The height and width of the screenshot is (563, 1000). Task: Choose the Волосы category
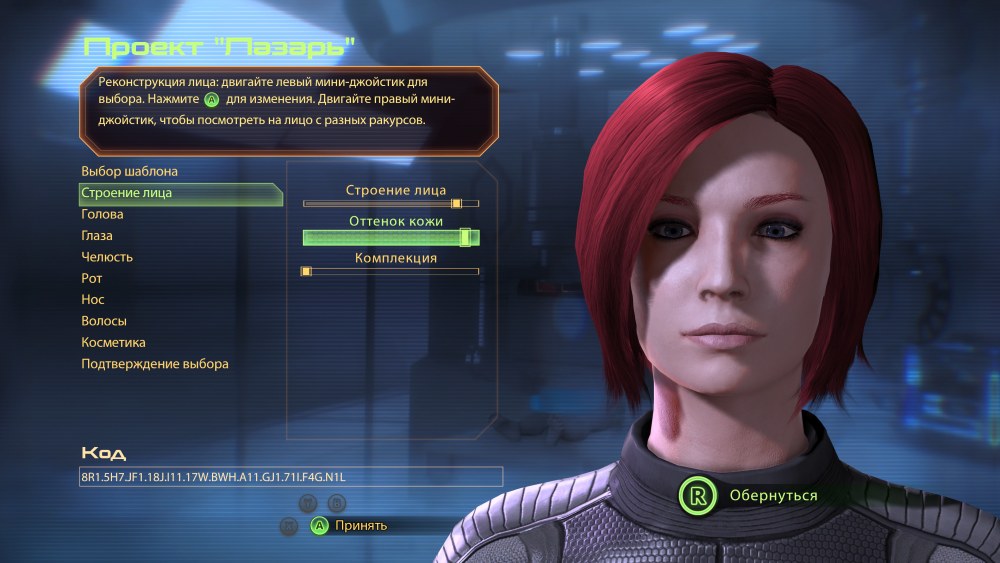(x=104, y=322)
